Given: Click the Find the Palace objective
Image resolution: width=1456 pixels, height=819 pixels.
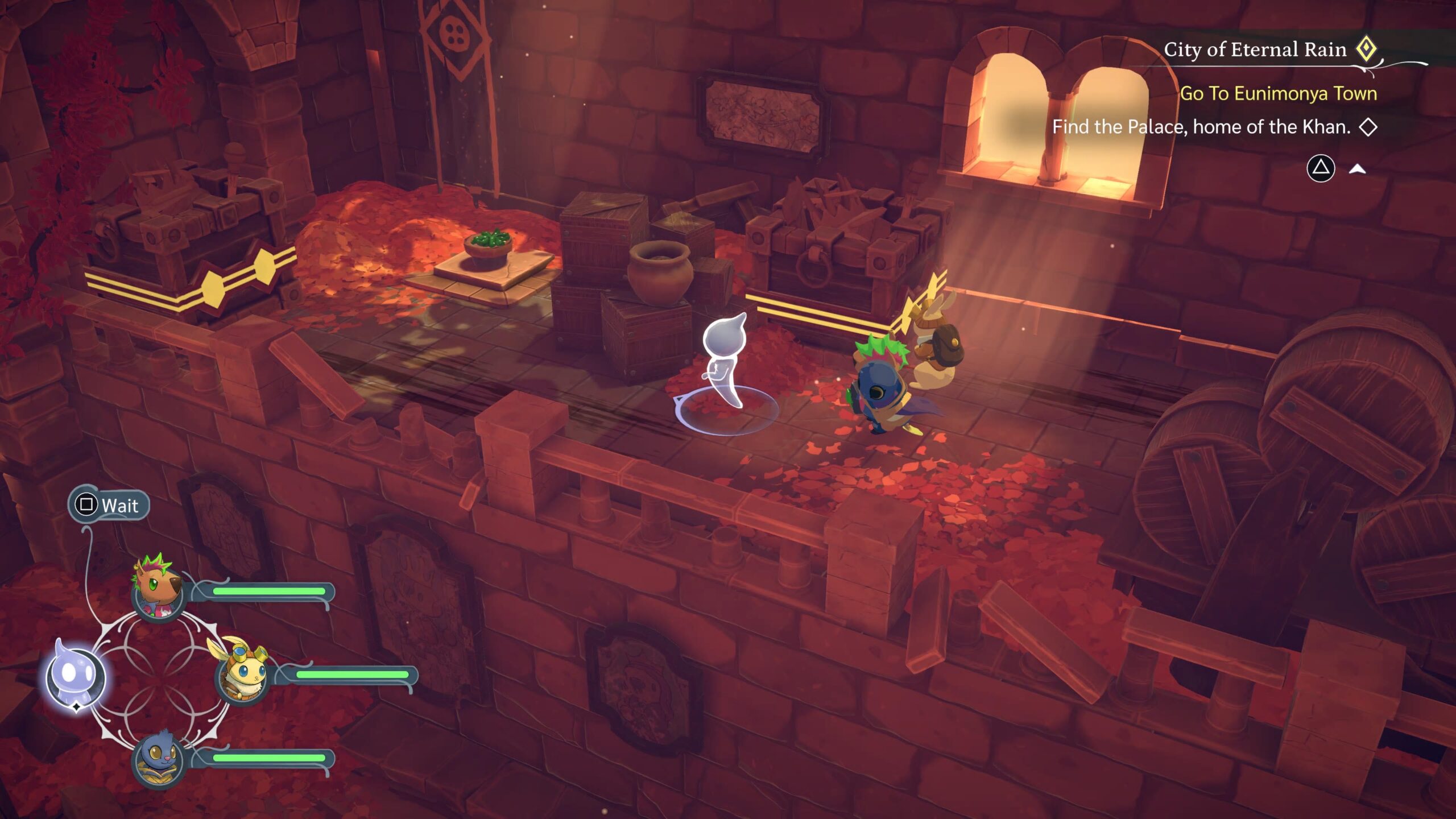Looking at the screenshot, I should click(x=1201, y=127).
